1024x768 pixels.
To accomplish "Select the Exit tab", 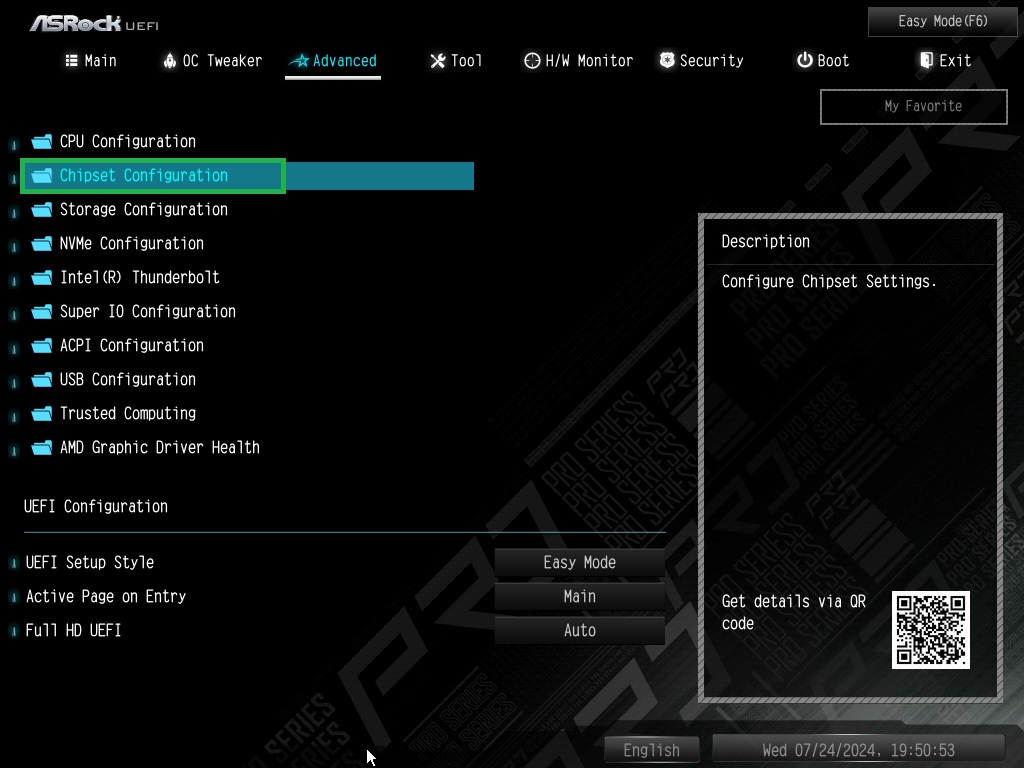I will point(945,61).
